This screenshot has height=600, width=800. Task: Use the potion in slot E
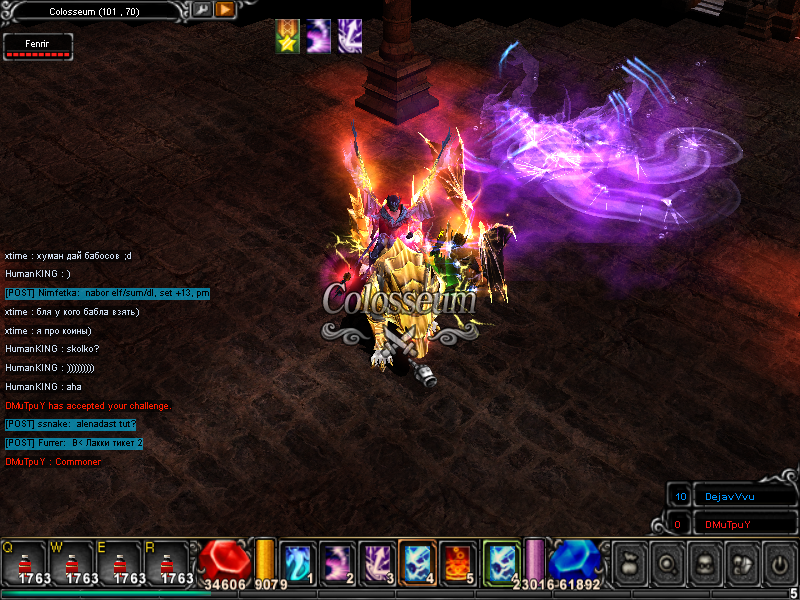[120, 563]
